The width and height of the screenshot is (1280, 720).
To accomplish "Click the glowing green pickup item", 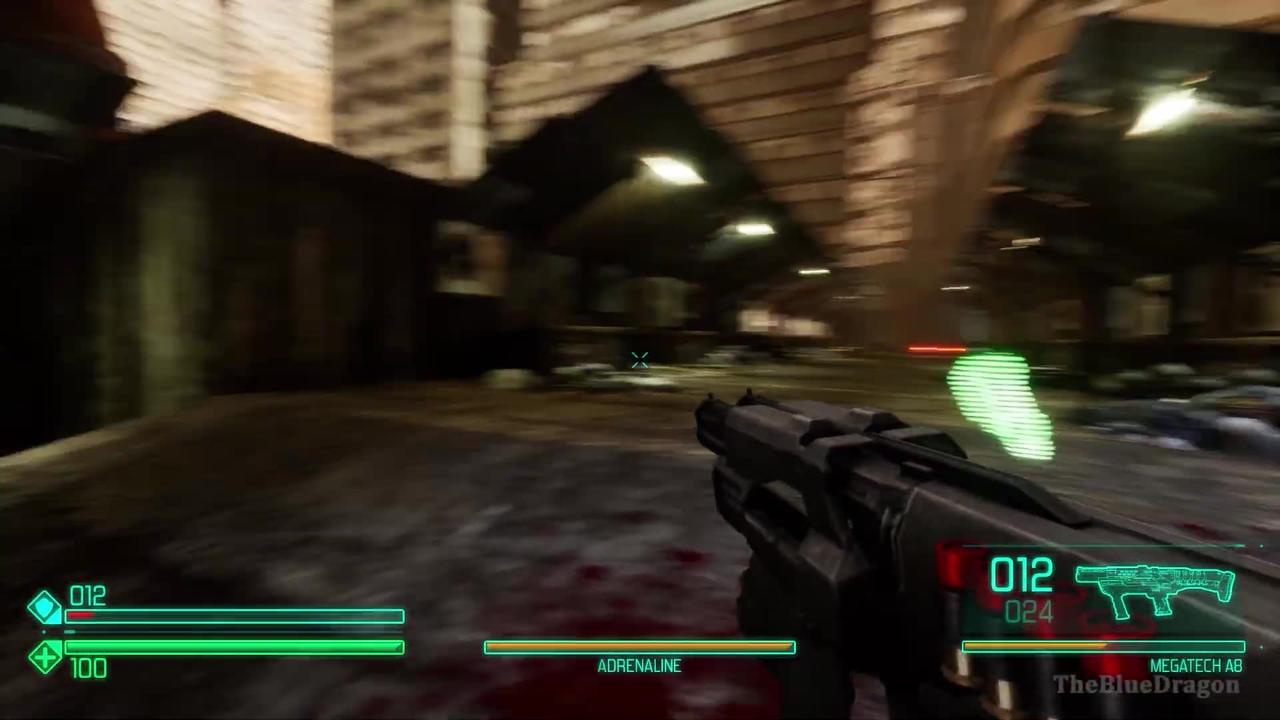I will tap(1000, 405).
